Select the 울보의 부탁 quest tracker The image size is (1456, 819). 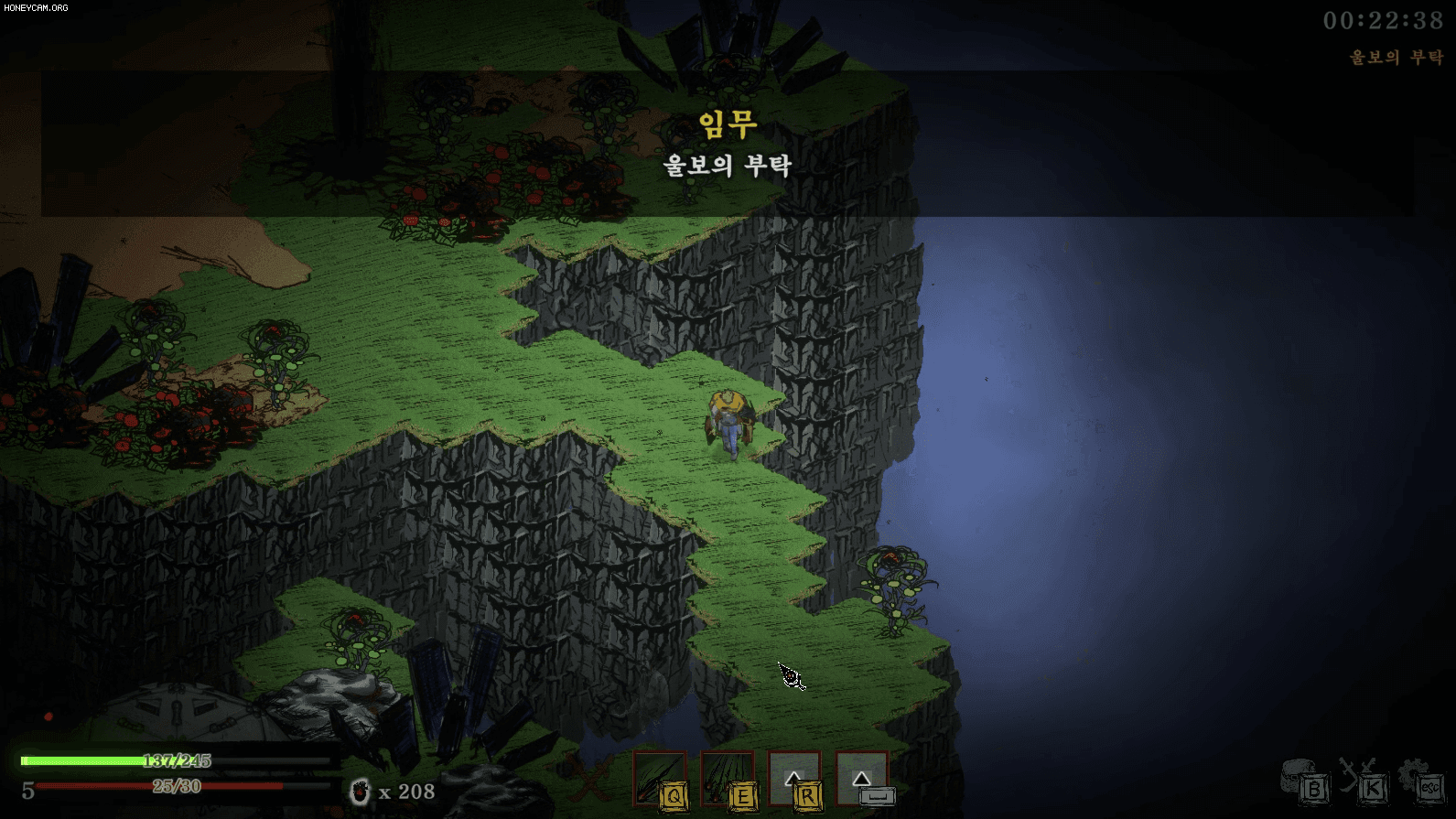tap(1396, 58)
